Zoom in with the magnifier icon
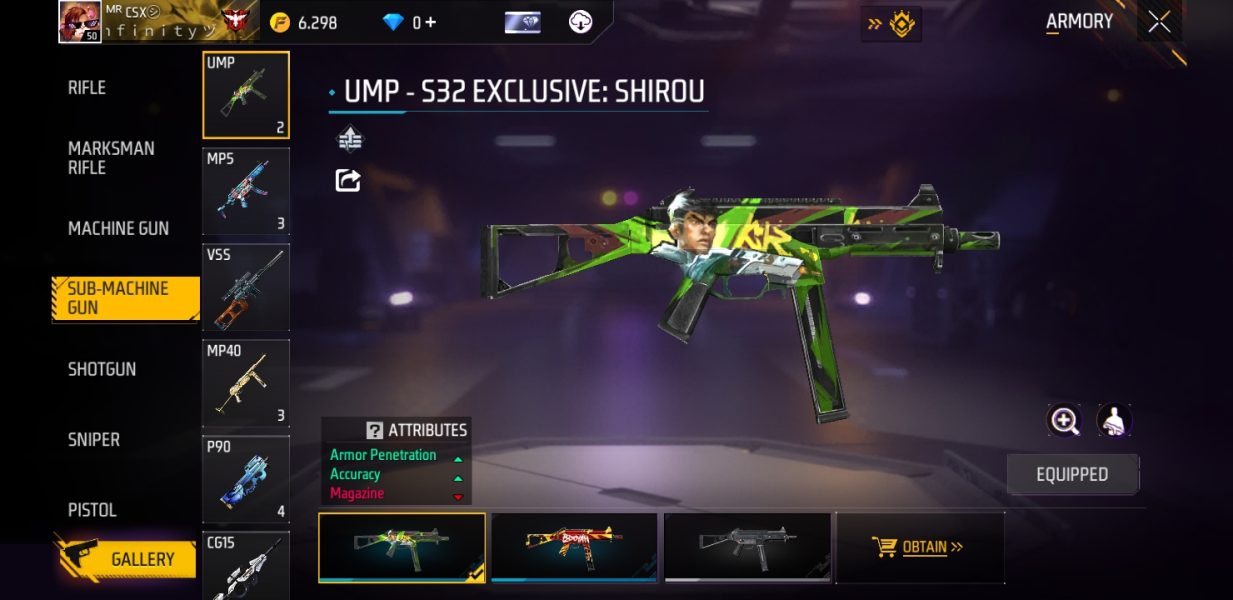The width and height of the screenshot is (1233, 600). click(1064, 421)
